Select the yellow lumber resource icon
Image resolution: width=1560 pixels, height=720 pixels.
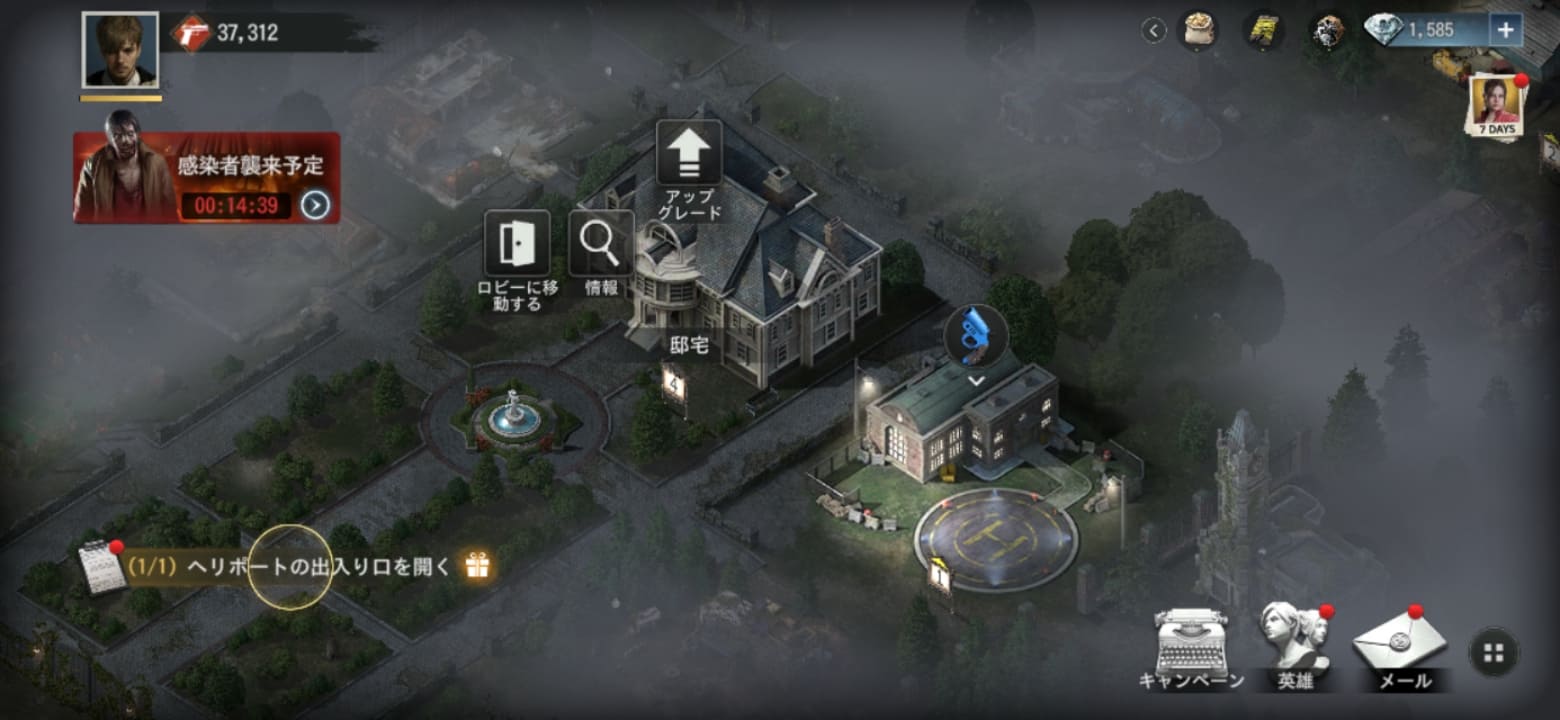coord(1264,30)
